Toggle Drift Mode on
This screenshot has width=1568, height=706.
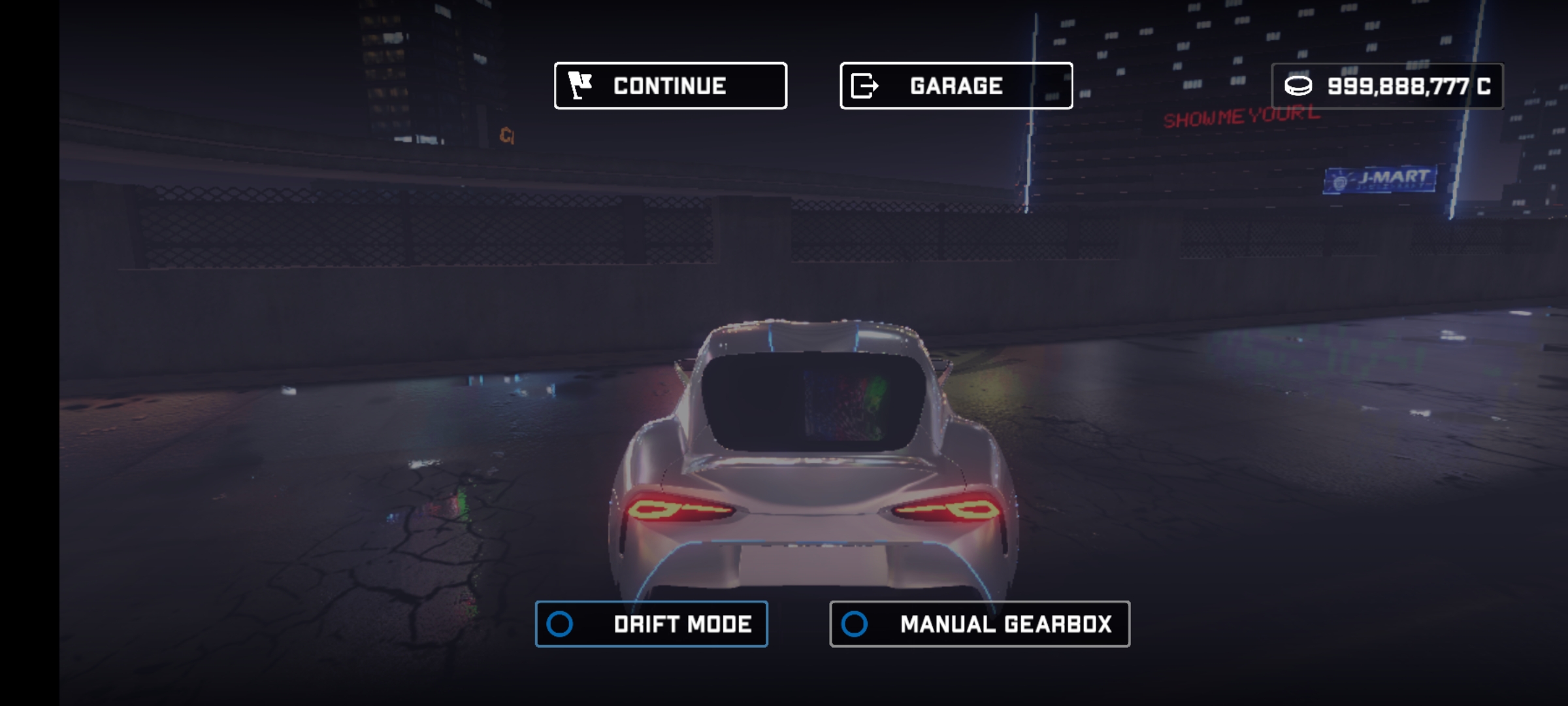point(651,624)
